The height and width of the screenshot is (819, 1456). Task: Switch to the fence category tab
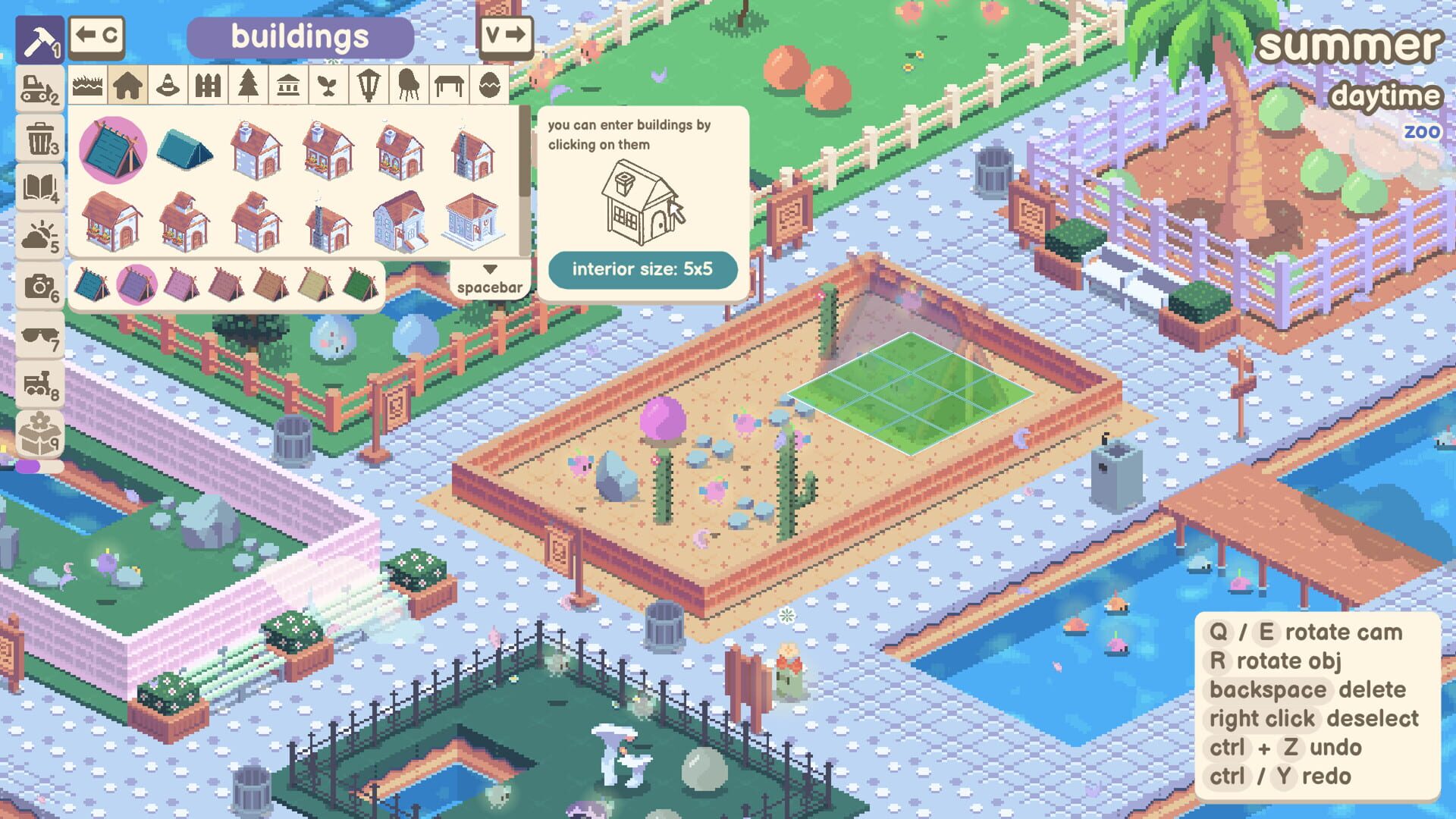coord(208,86)
